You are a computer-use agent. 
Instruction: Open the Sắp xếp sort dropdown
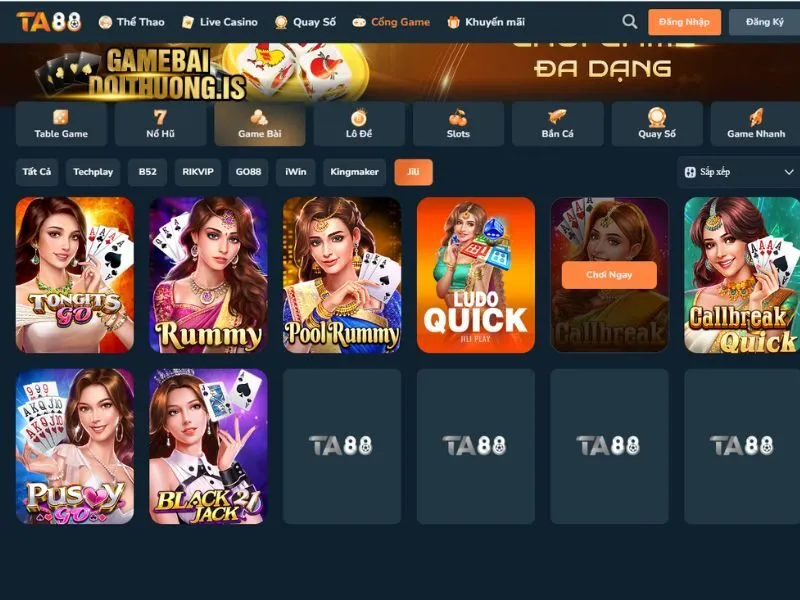pos(738,172)
